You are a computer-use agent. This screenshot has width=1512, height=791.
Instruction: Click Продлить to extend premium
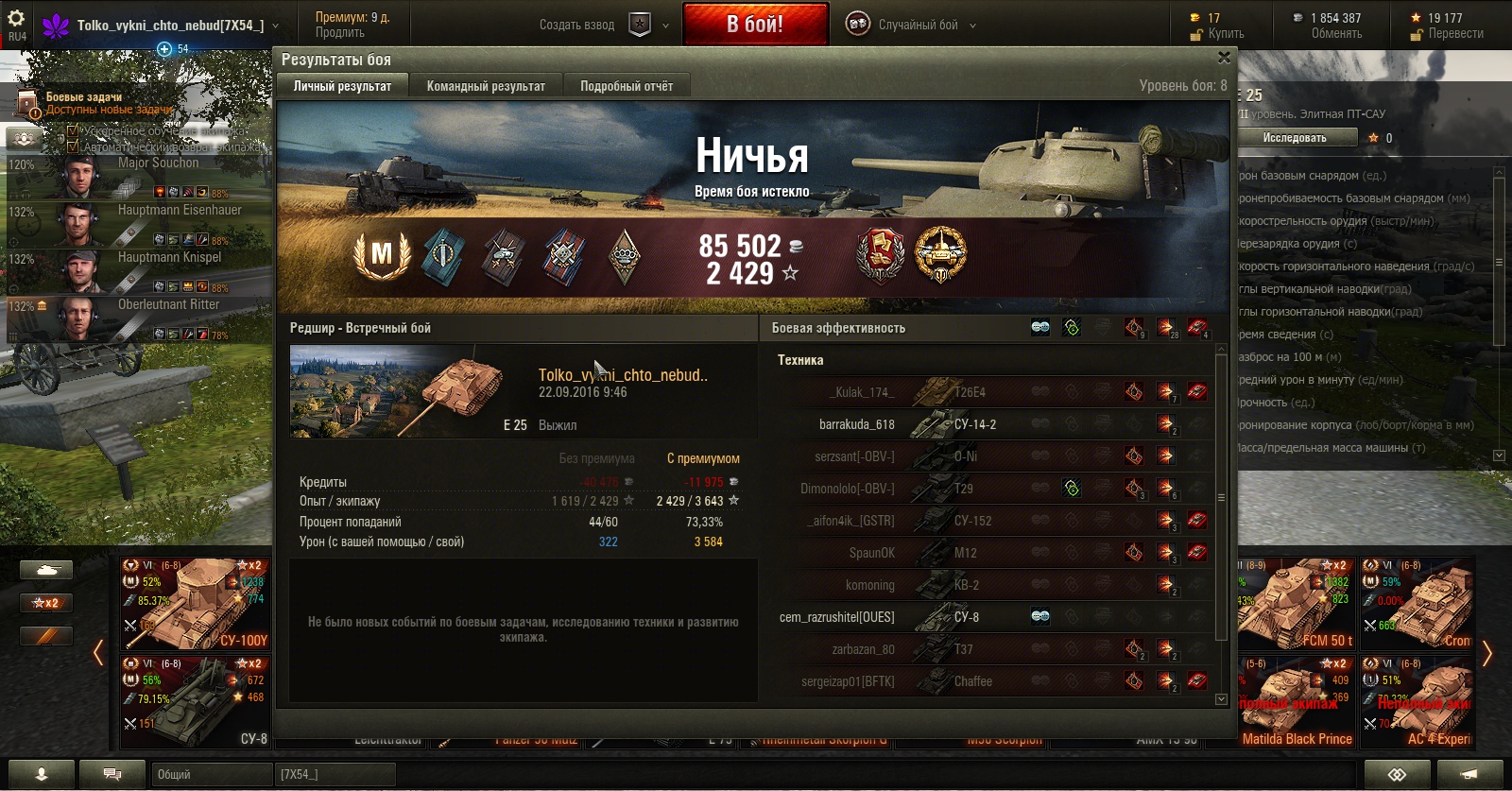tap(340, 33)
